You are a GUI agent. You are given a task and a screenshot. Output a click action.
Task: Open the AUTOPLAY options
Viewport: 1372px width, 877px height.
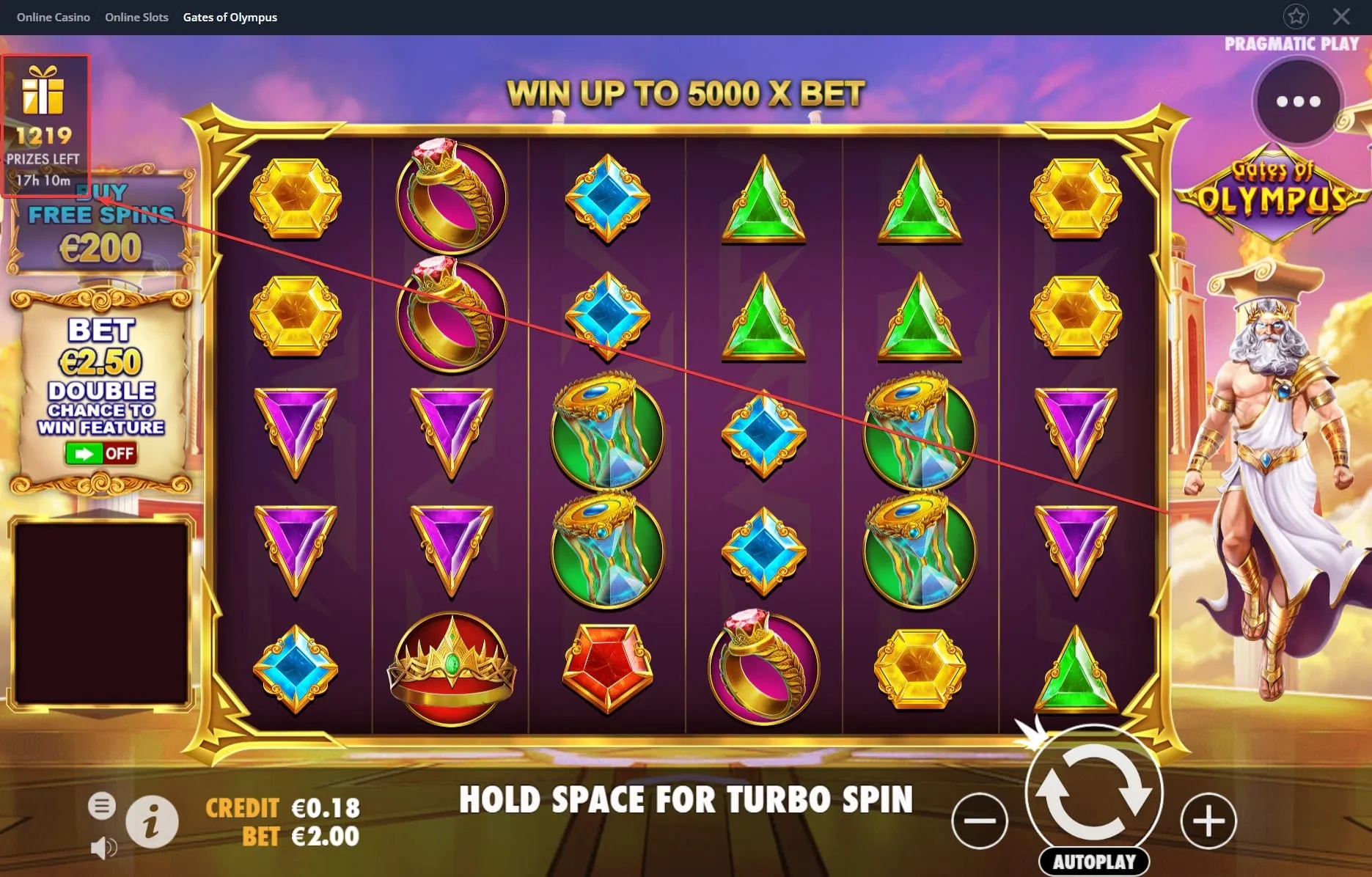point(1093,862)
